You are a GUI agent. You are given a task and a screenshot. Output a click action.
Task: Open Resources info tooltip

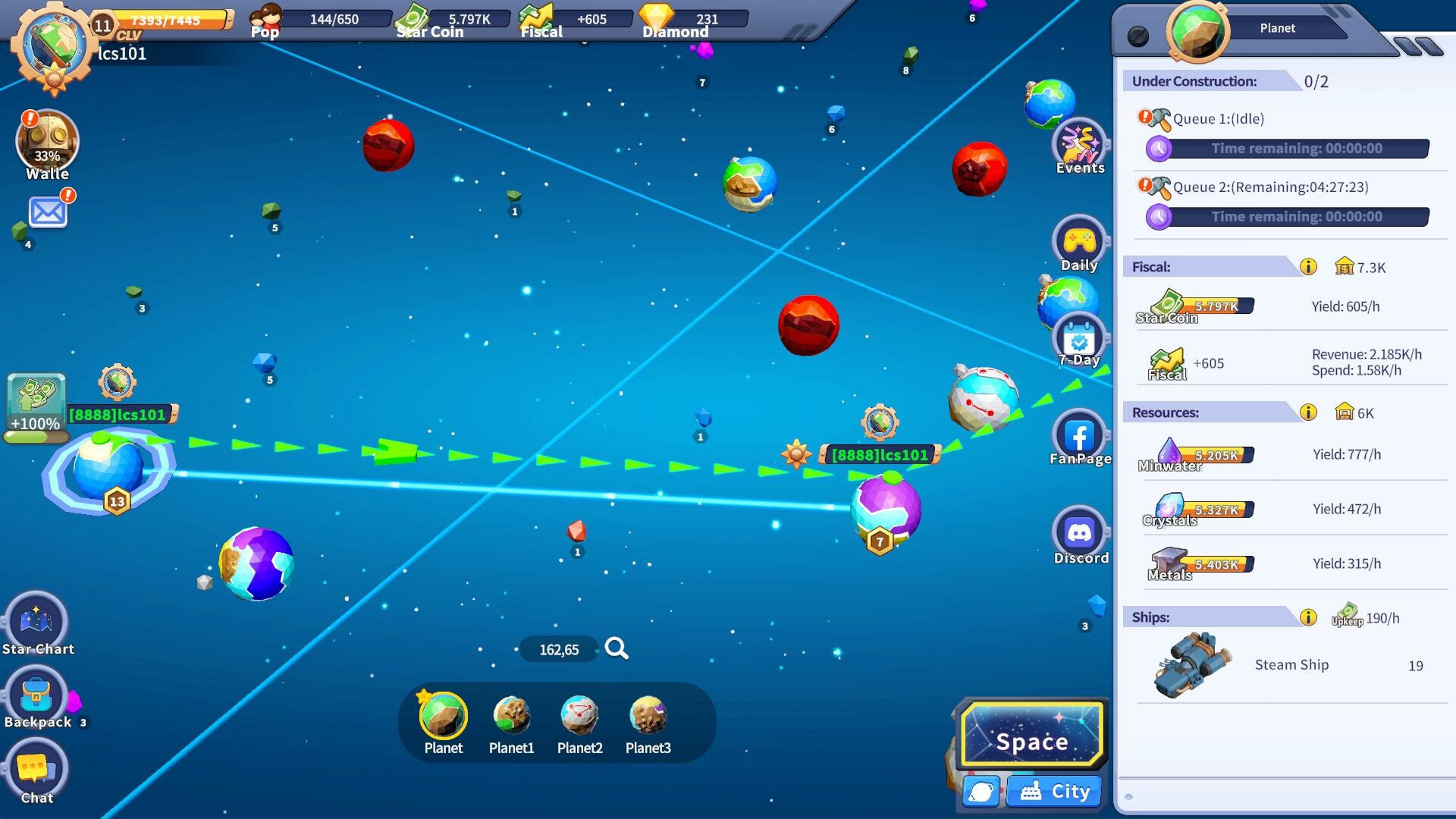[x=1307, y=413]
